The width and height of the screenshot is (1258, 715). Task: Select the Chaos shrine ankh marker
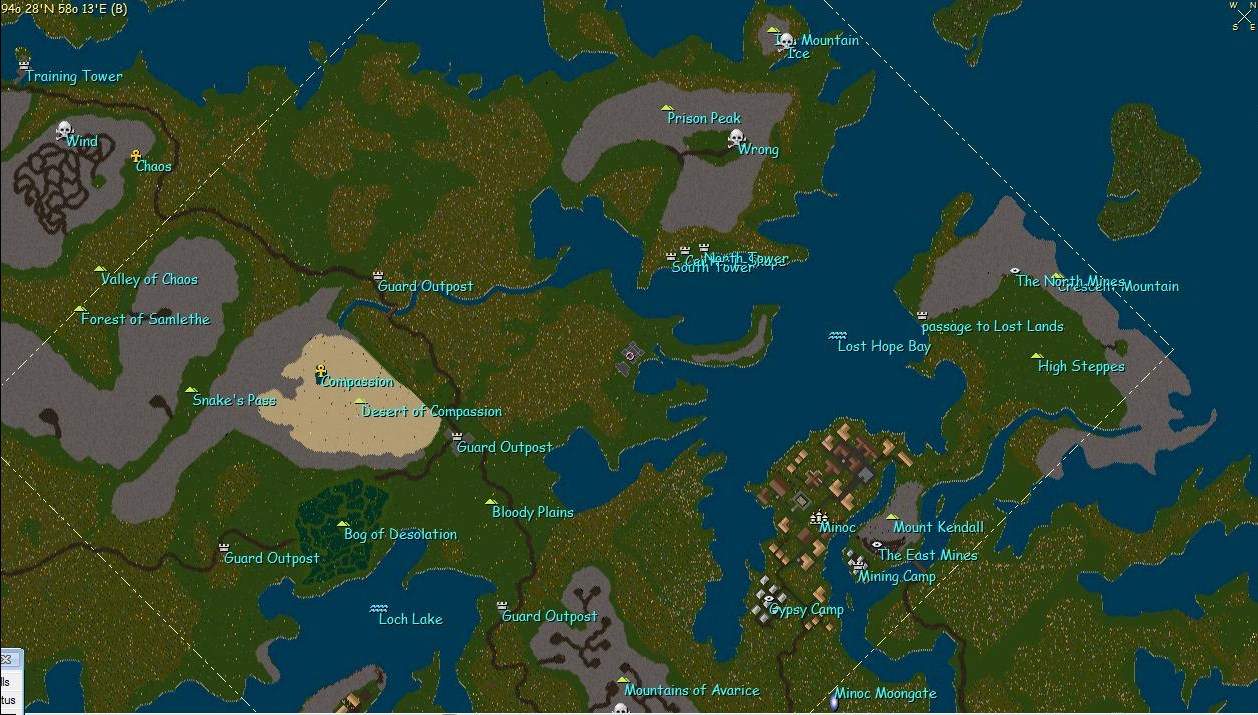coord(136,156)
